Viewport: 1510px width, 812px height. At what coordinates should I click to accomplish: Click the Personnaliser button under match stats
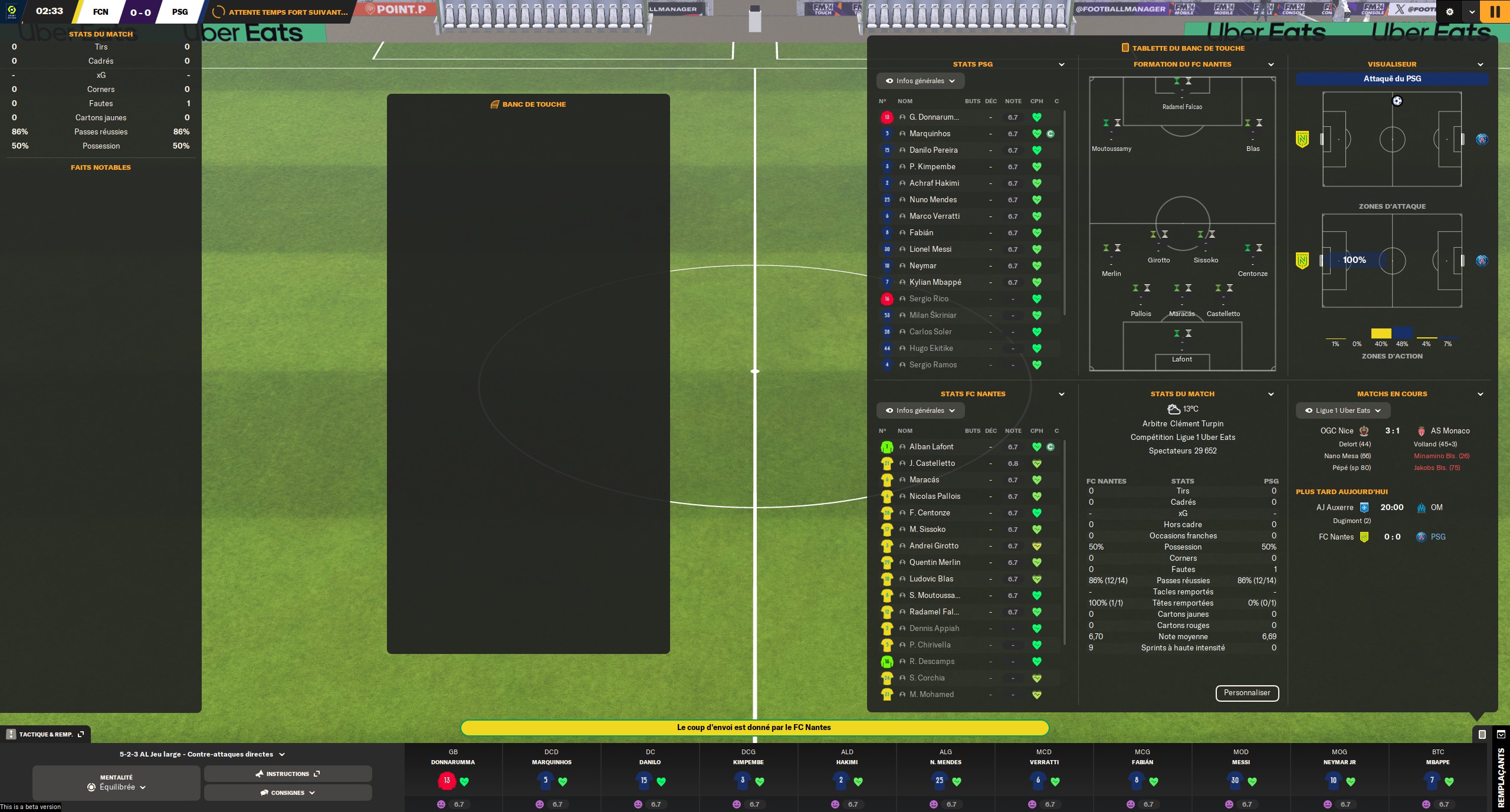coord(1247,693)
